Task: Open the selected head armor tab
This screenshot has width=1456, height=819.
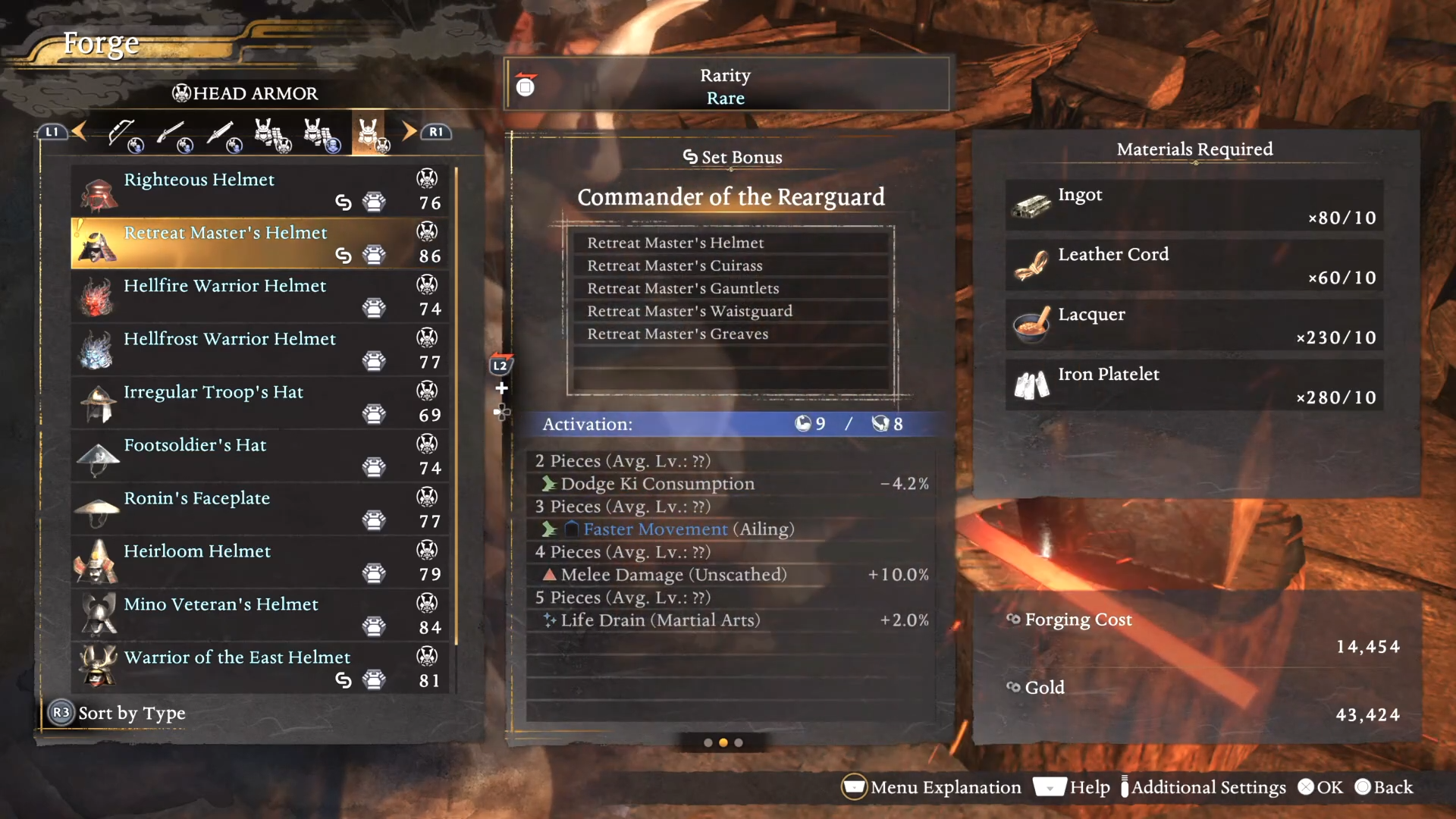Action: (x=369, y=134)
